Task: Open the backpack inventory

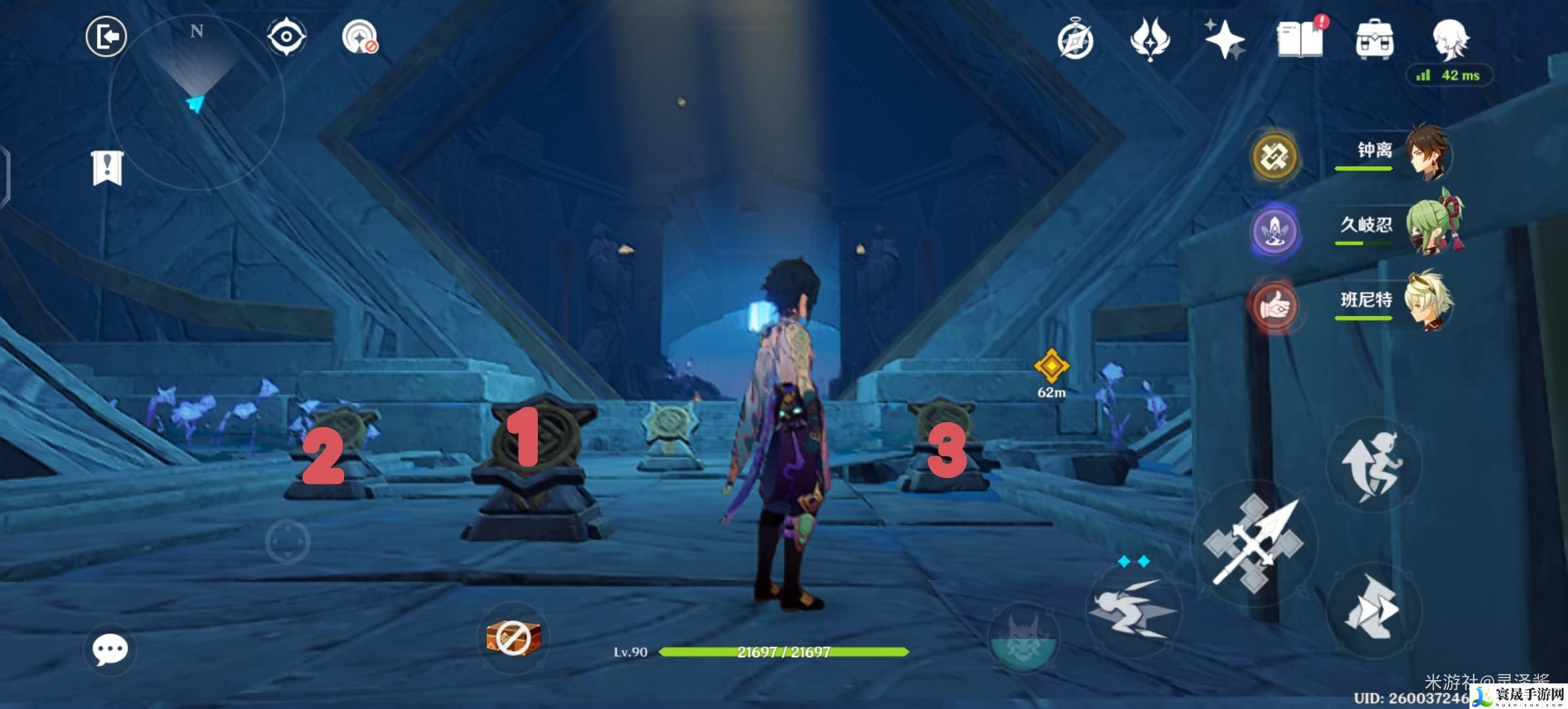Action: 1374,39
